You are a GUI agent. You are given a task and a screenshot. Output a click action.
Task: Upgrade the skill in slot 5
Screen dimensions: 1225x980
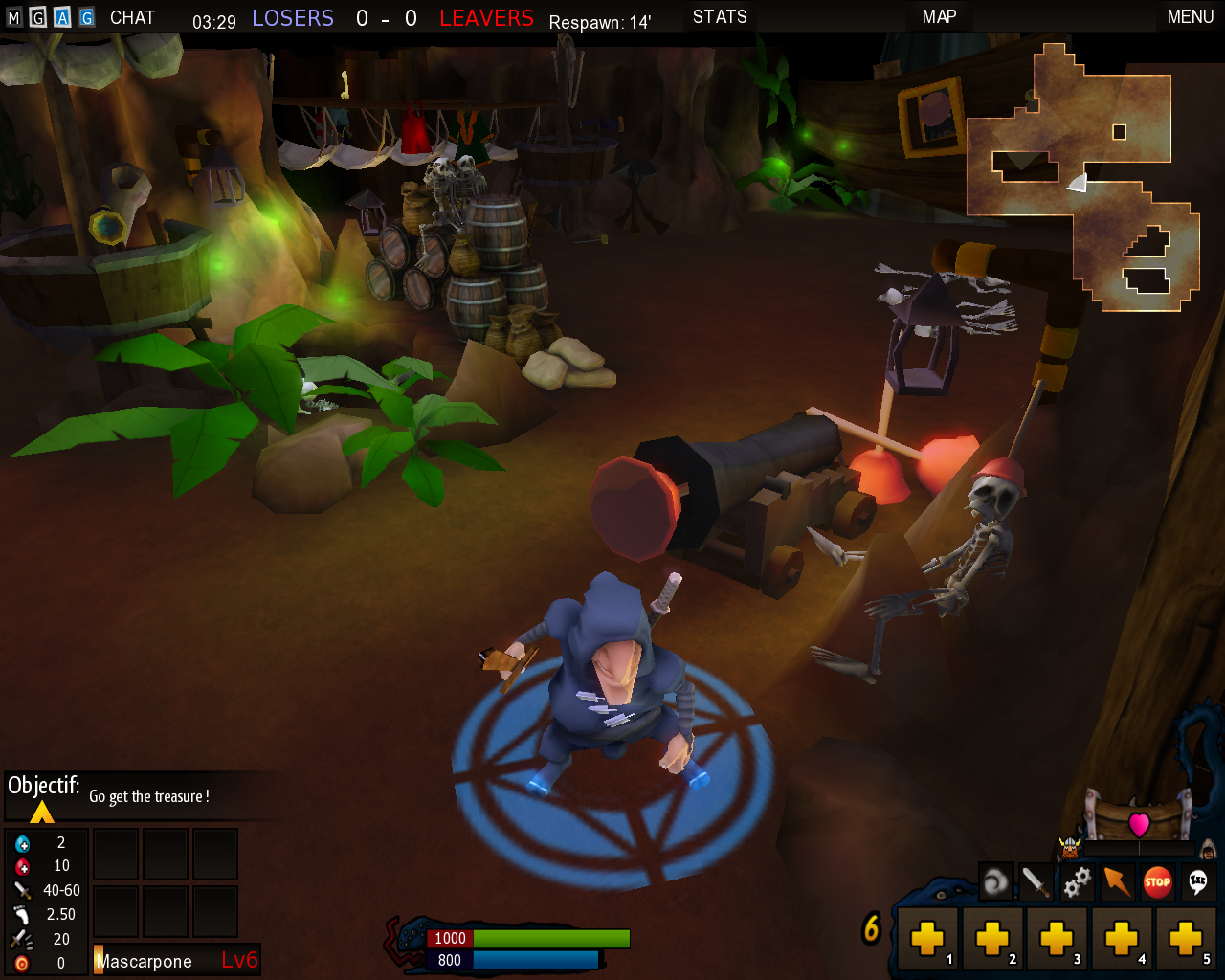[1186, 939]
